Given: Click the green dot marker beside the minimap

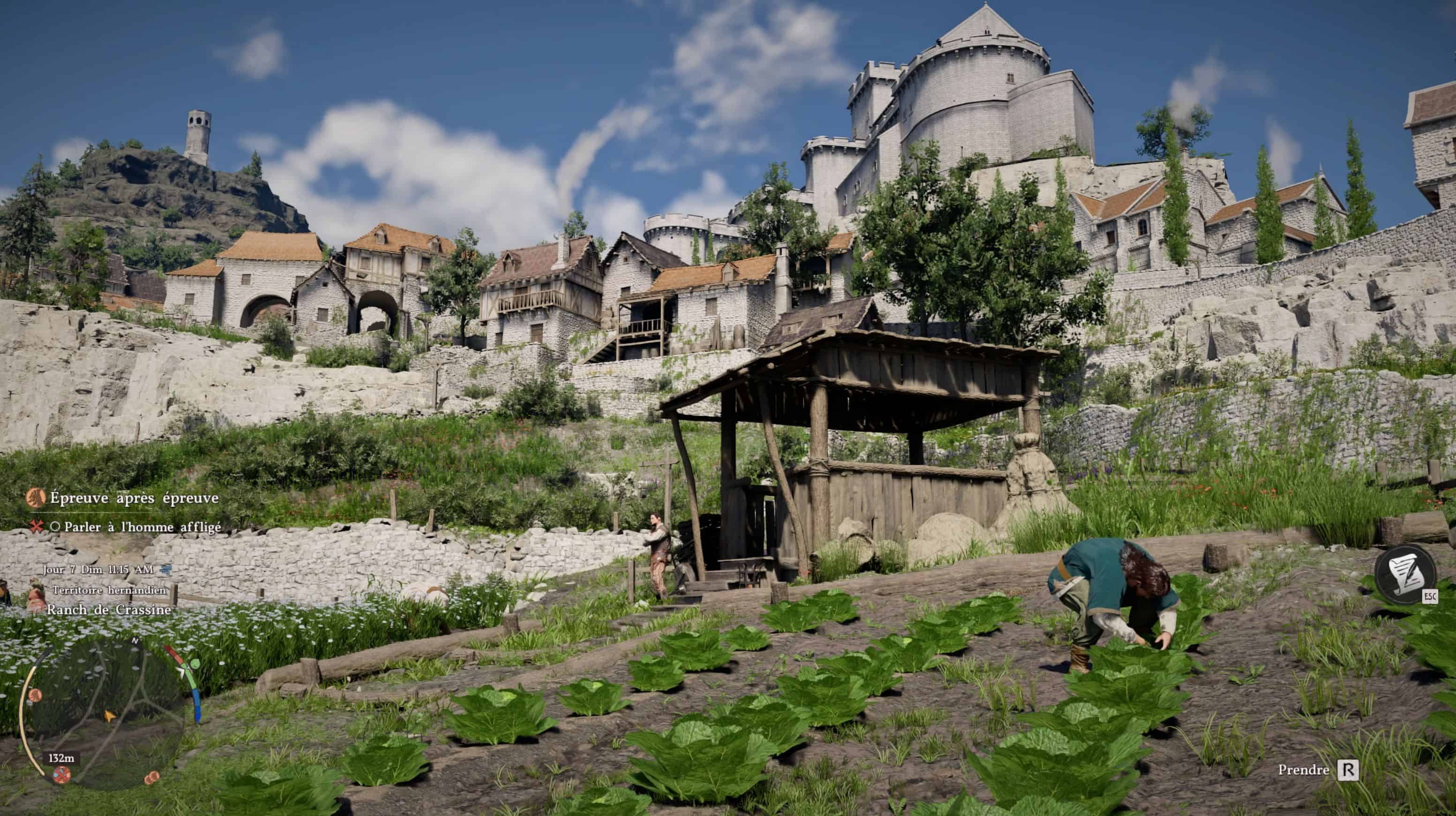Looking at the screenshot, I should [x=195, y=663].
